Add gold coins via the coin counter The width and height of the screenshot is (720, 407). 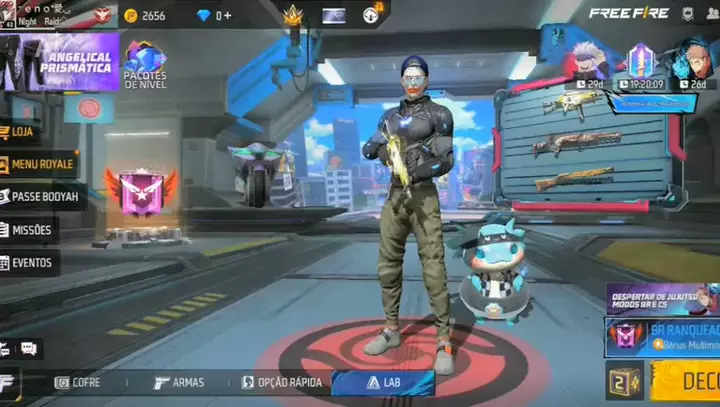click(145, 15)
